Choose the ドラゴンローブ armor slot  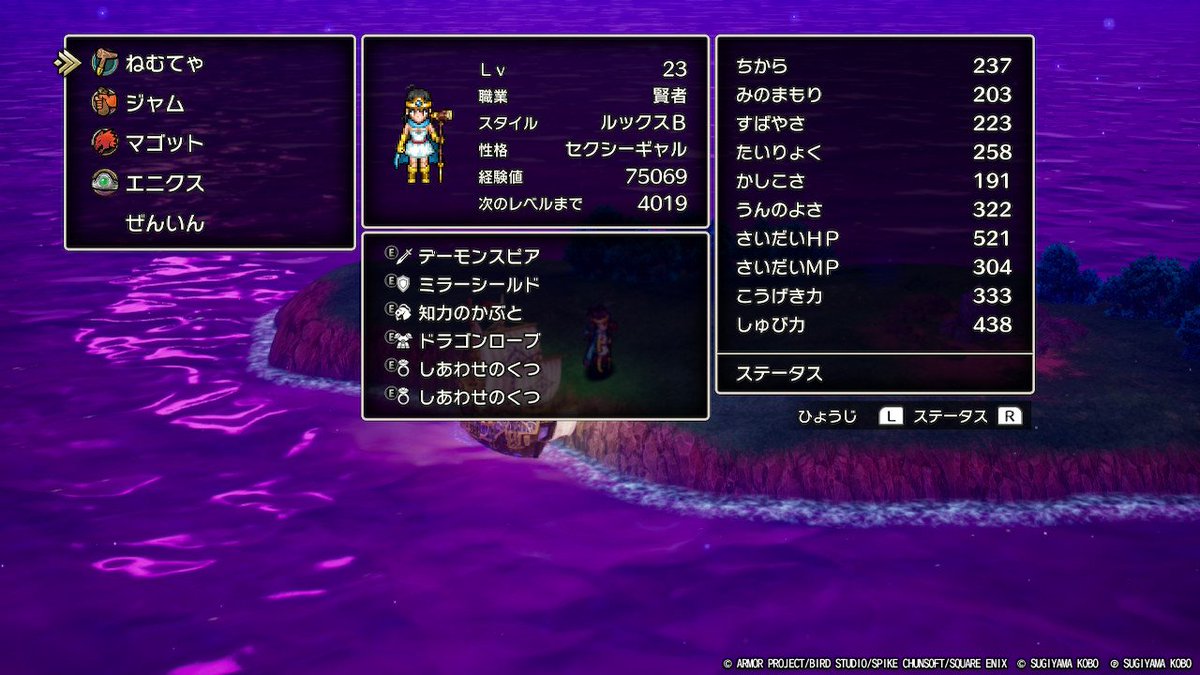478,340
